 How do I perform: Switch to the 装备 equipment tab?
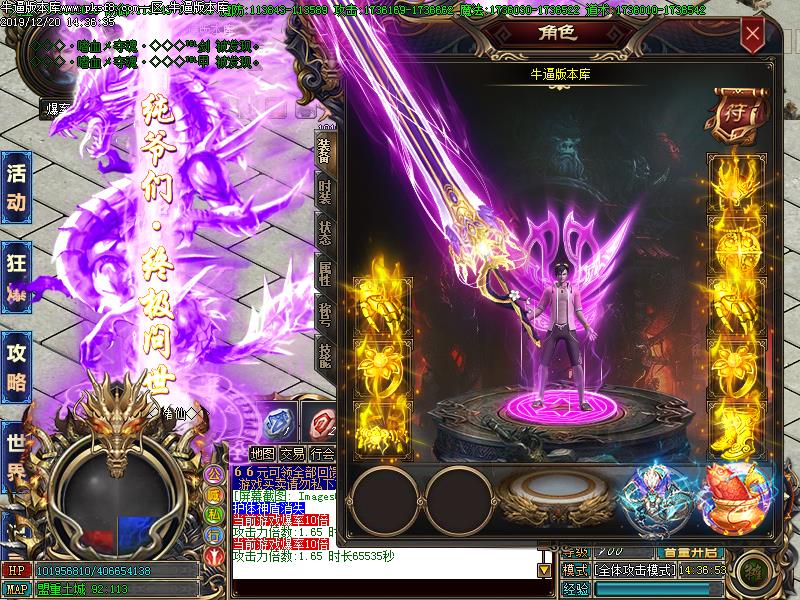325,150
